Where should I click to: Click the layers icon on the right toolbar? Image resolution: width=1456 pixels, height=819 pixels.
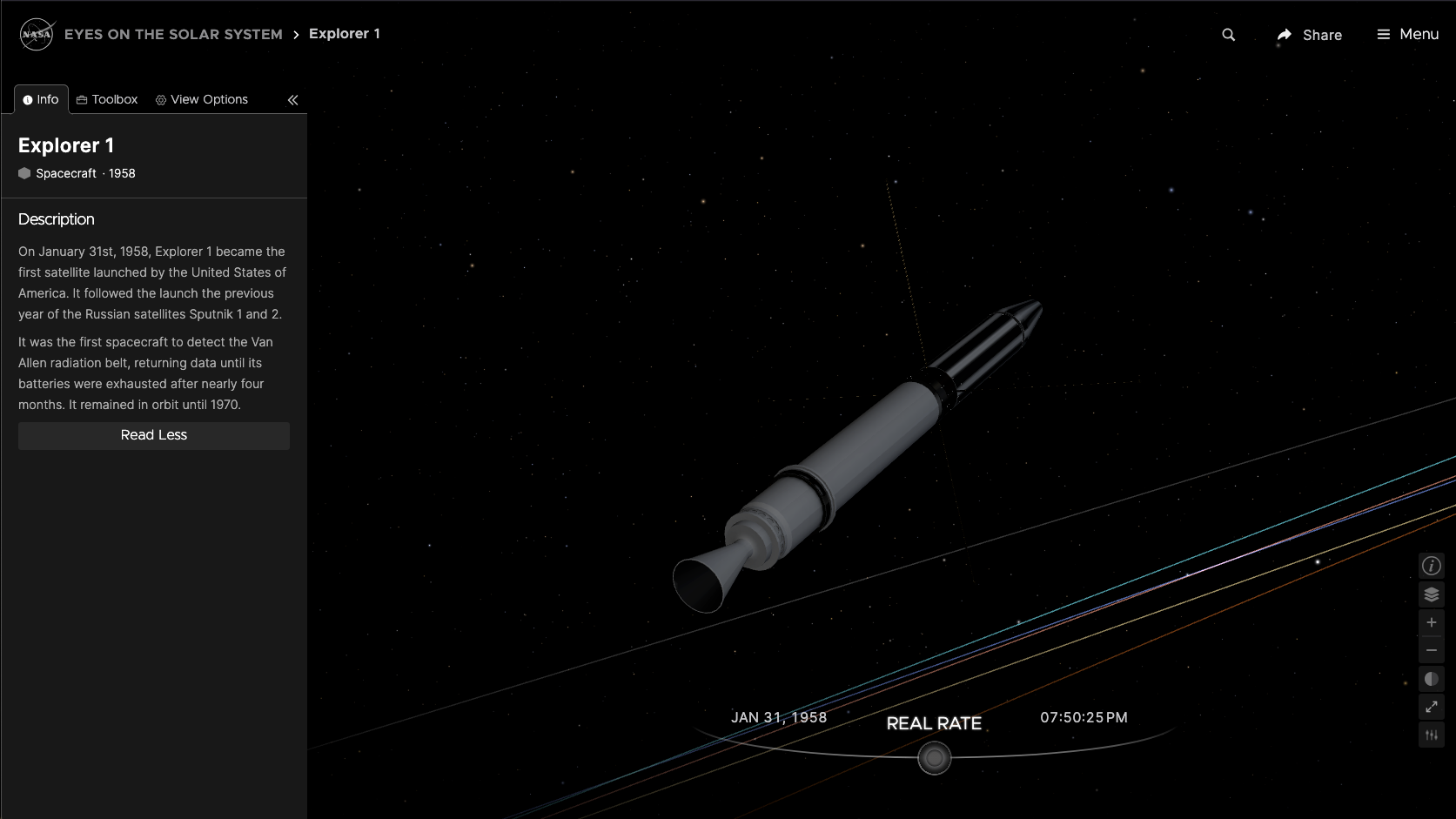coord(1431,594)
